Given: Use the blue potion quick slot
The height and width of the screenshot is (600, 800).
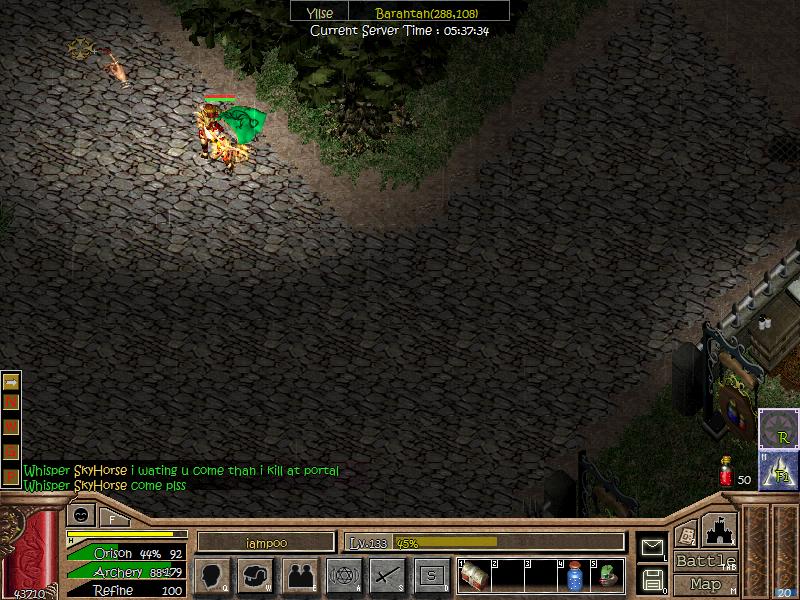Looking at the screenshot, I should (575, 577).
